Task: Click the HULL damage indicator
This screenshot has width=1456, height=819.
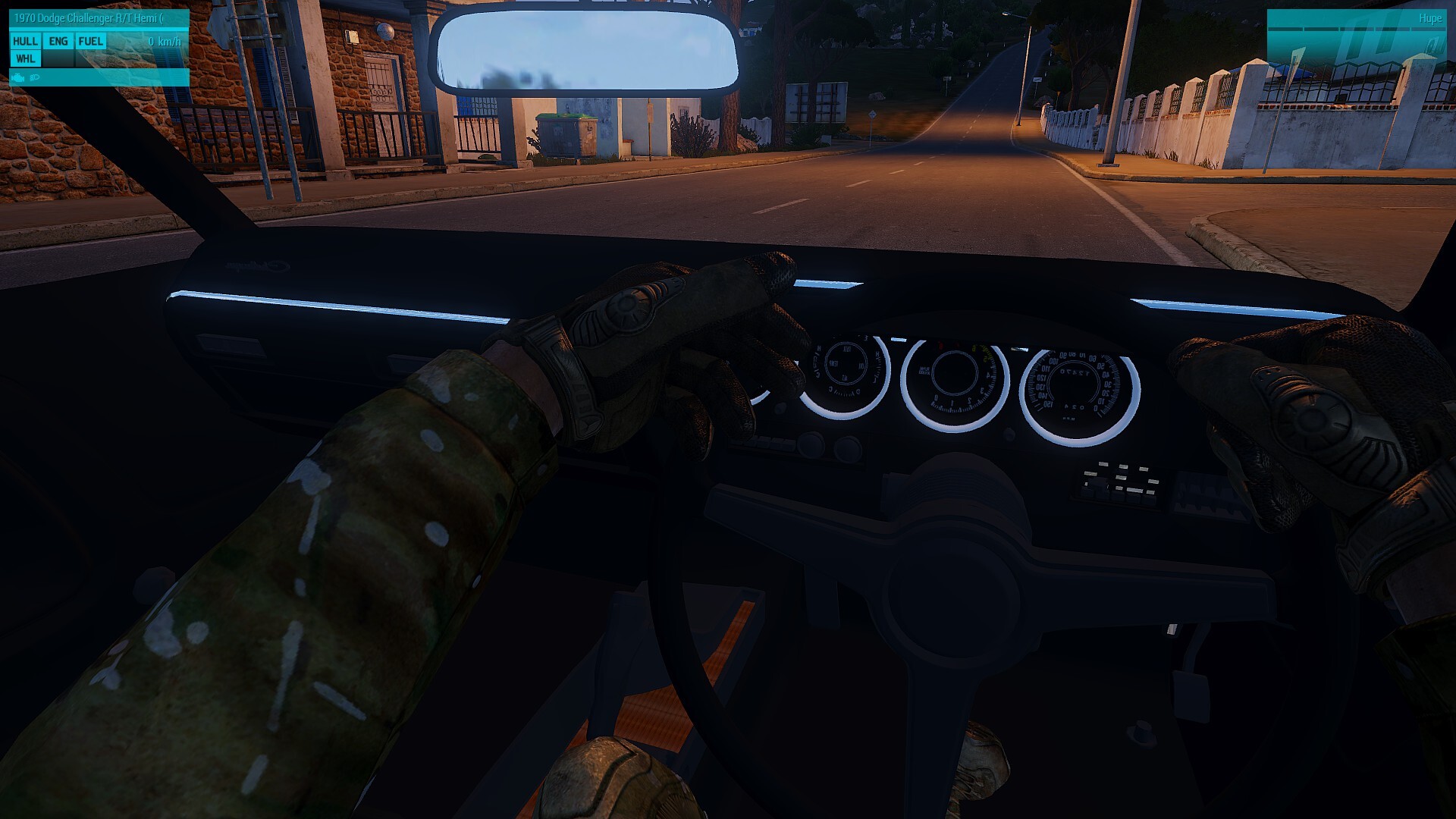Action: click(25, 42)
